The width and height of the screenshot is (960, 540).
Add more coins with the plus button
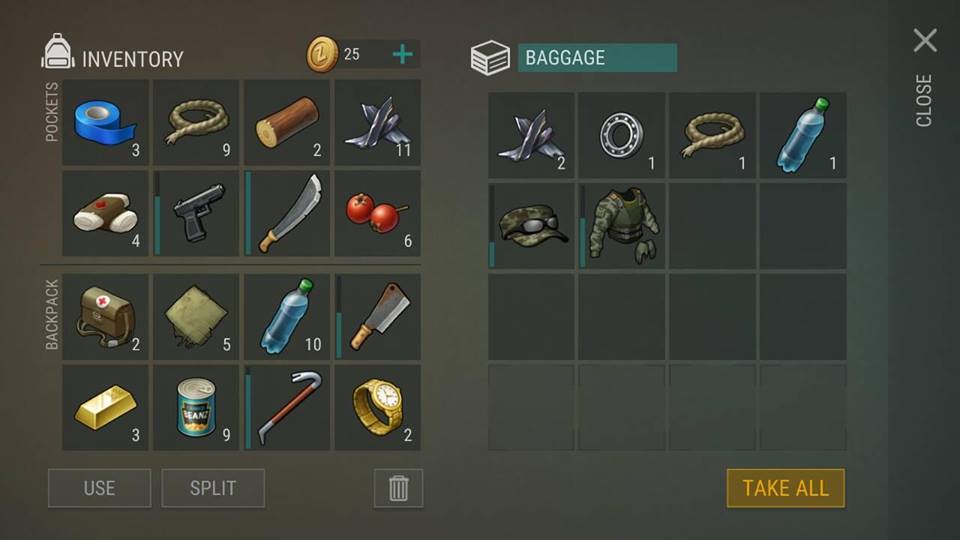402,54
